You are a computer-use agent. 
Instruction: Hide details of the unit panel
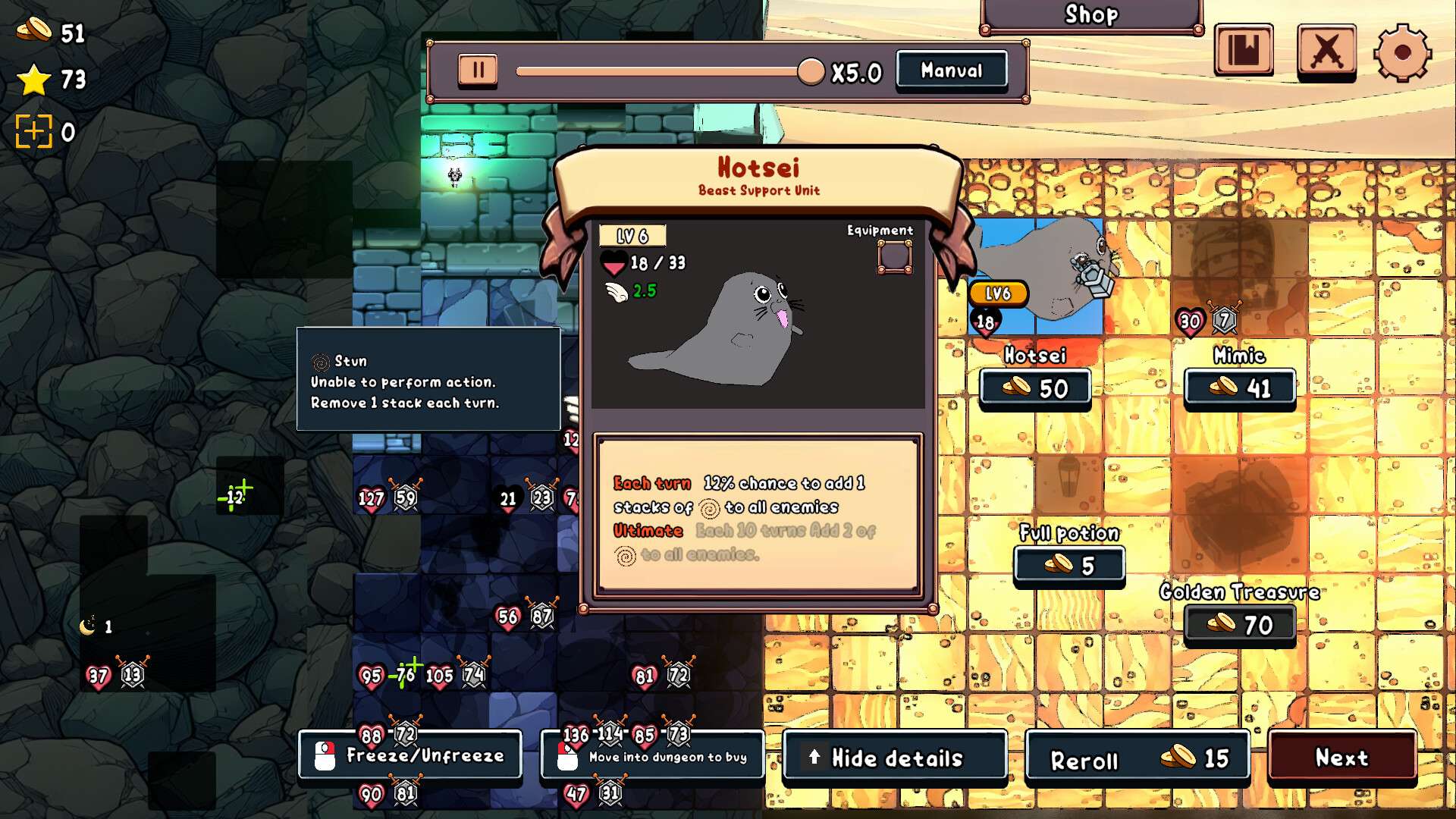[x=895, y=758]
